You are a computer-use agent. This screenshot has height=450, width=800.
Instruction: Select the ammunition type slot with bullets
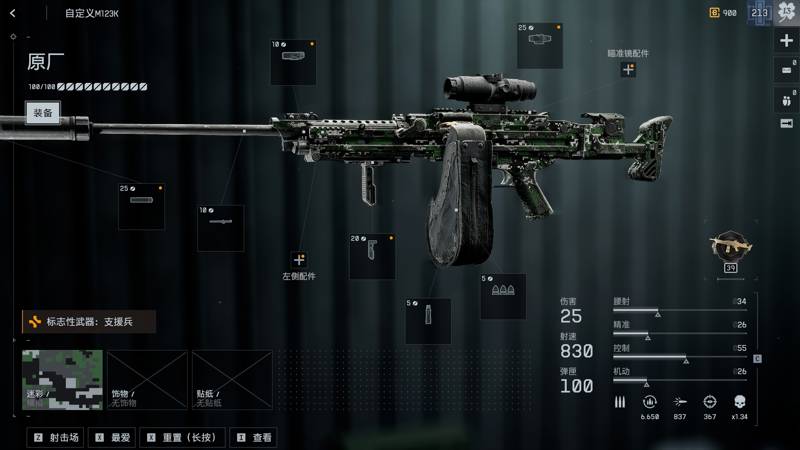pos(503,297)
